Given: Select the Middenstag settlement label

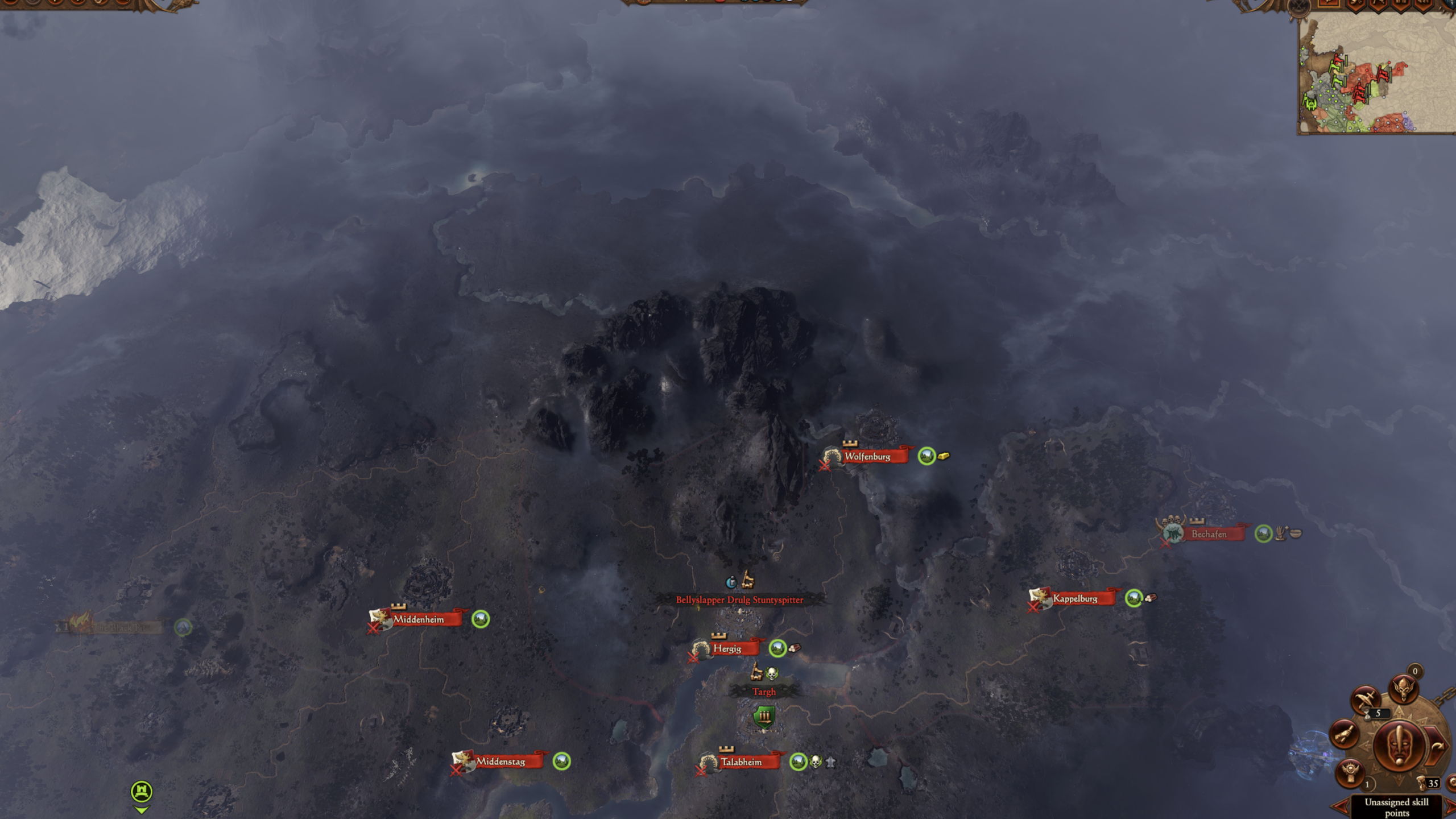Looking at the screenshot, I should tap(500, 762).
